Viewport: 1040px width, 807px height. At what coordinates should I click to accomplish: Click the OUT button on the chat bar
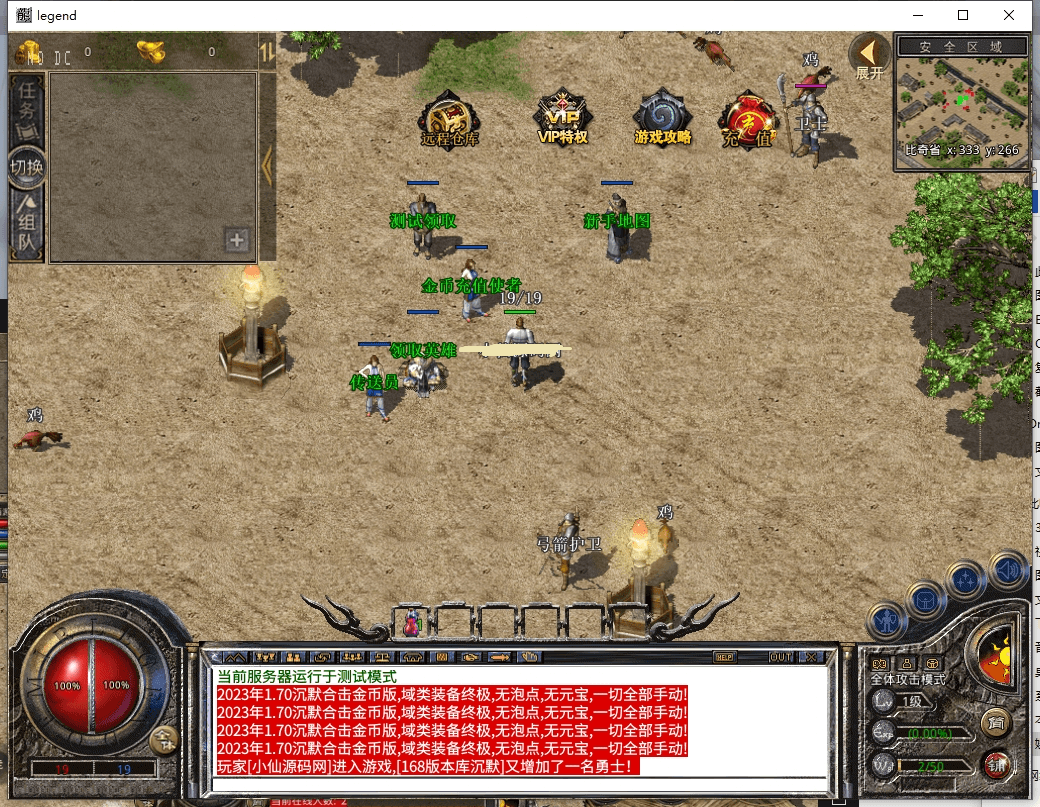(781, 657)
